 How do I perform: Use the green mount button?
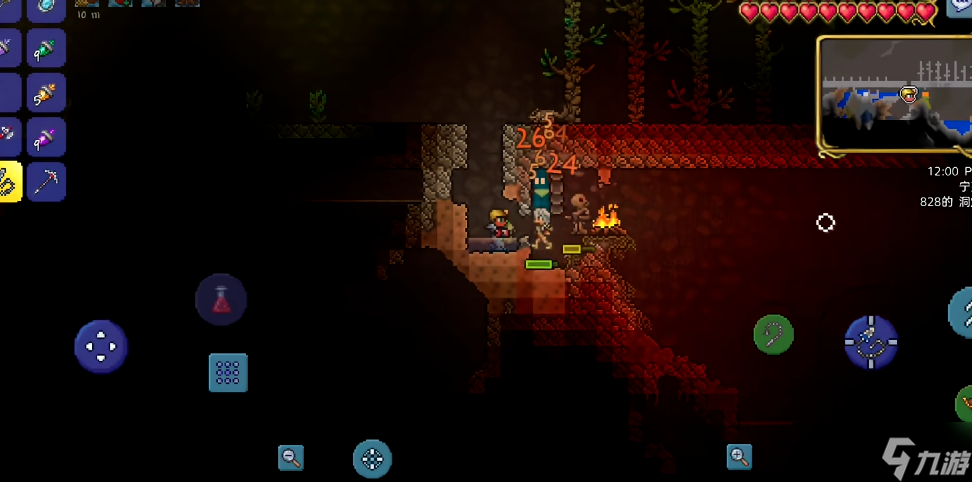pyautogui.click(x=965, y=405)
